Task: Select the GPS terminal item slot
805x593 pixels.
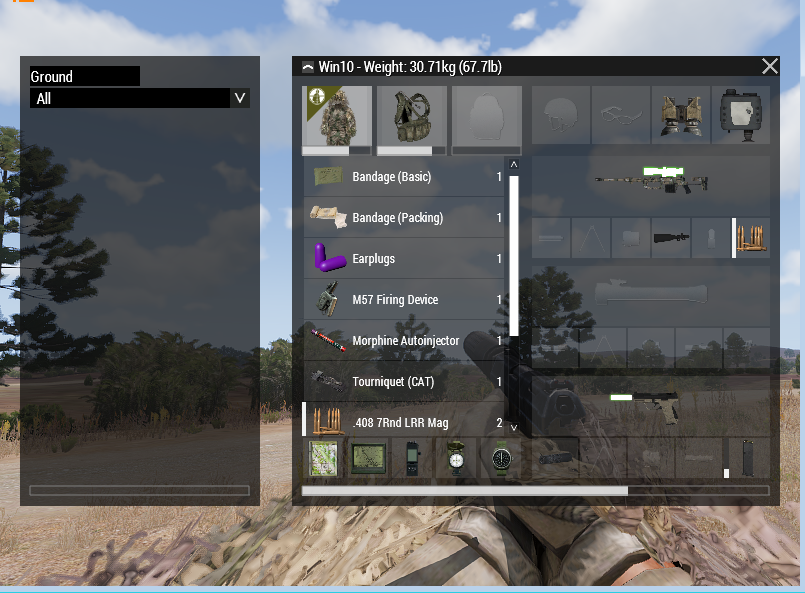Action: [x=368, y=458]
